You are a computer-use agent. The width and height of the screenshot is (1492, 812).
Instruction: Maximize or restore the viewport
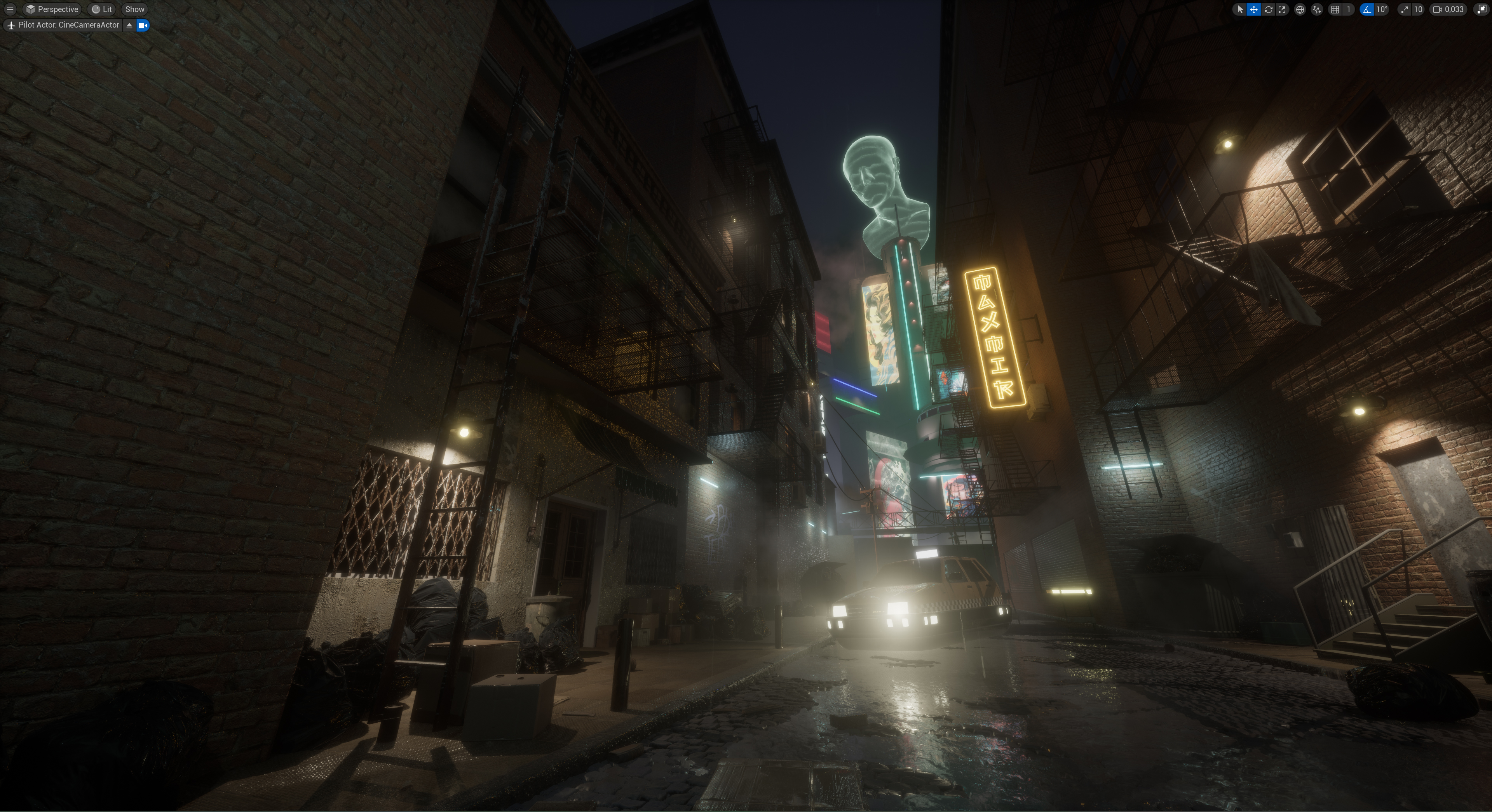coord(1482,9)
